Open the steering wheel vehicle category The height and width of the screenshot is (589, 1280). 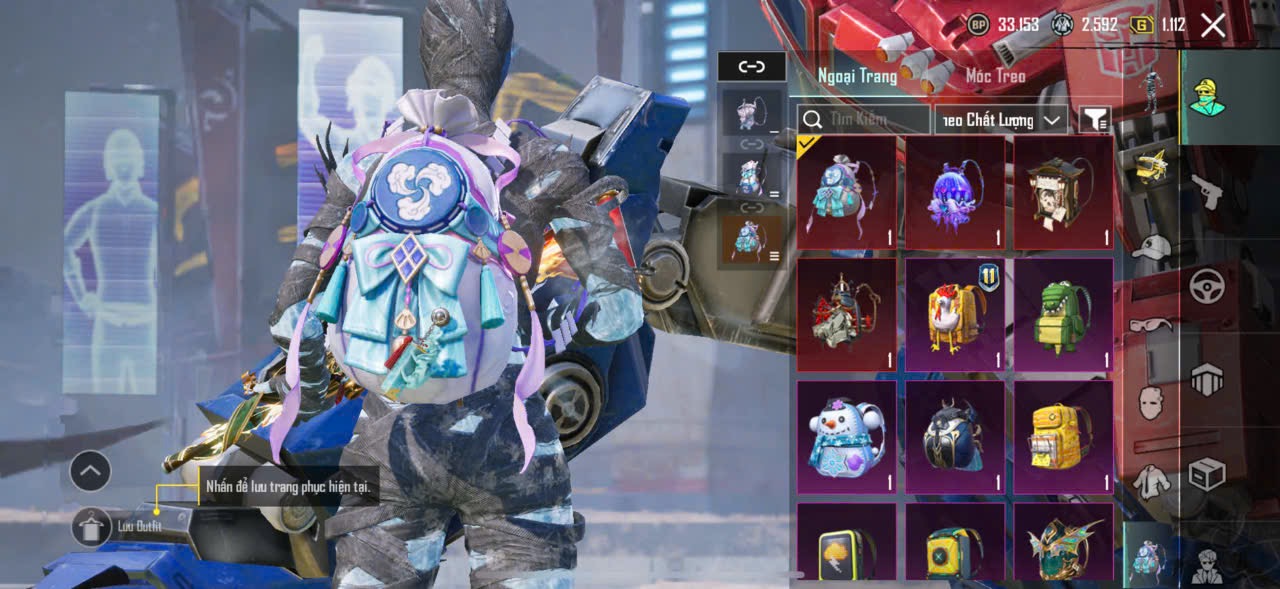point(1207,286)
